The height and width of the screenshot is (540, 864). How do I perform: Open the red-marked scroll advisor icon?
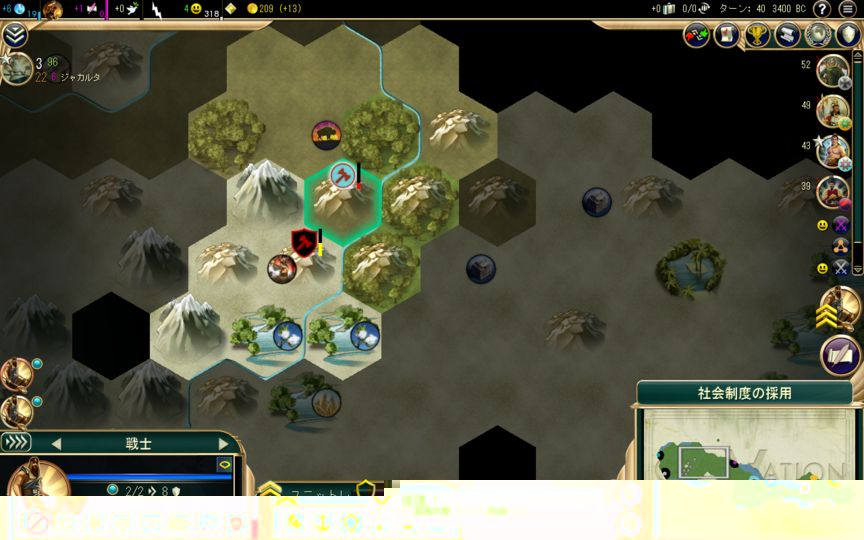pyautogui.click(x=727, y=36)
